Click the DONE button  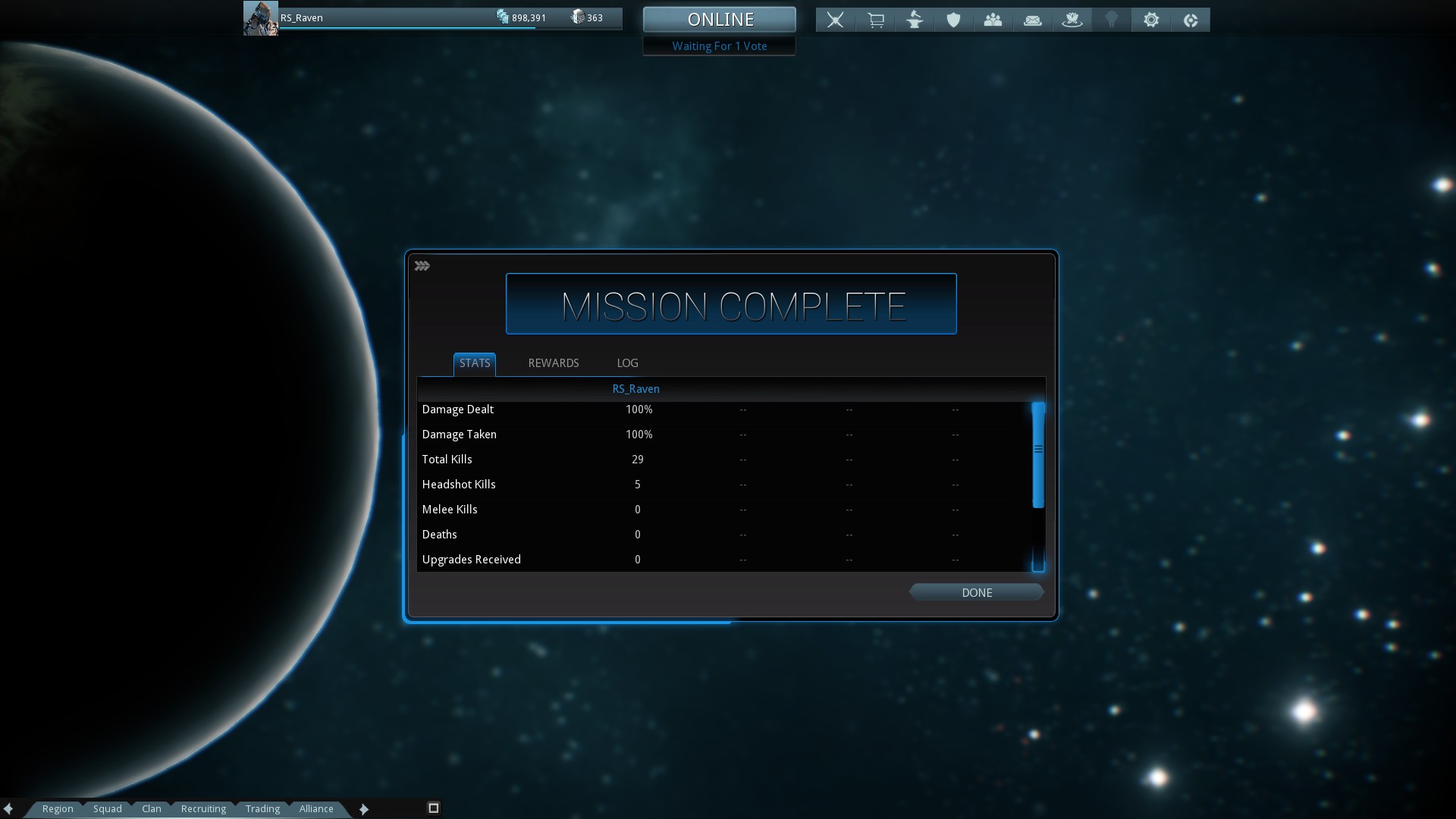(976, 592)
